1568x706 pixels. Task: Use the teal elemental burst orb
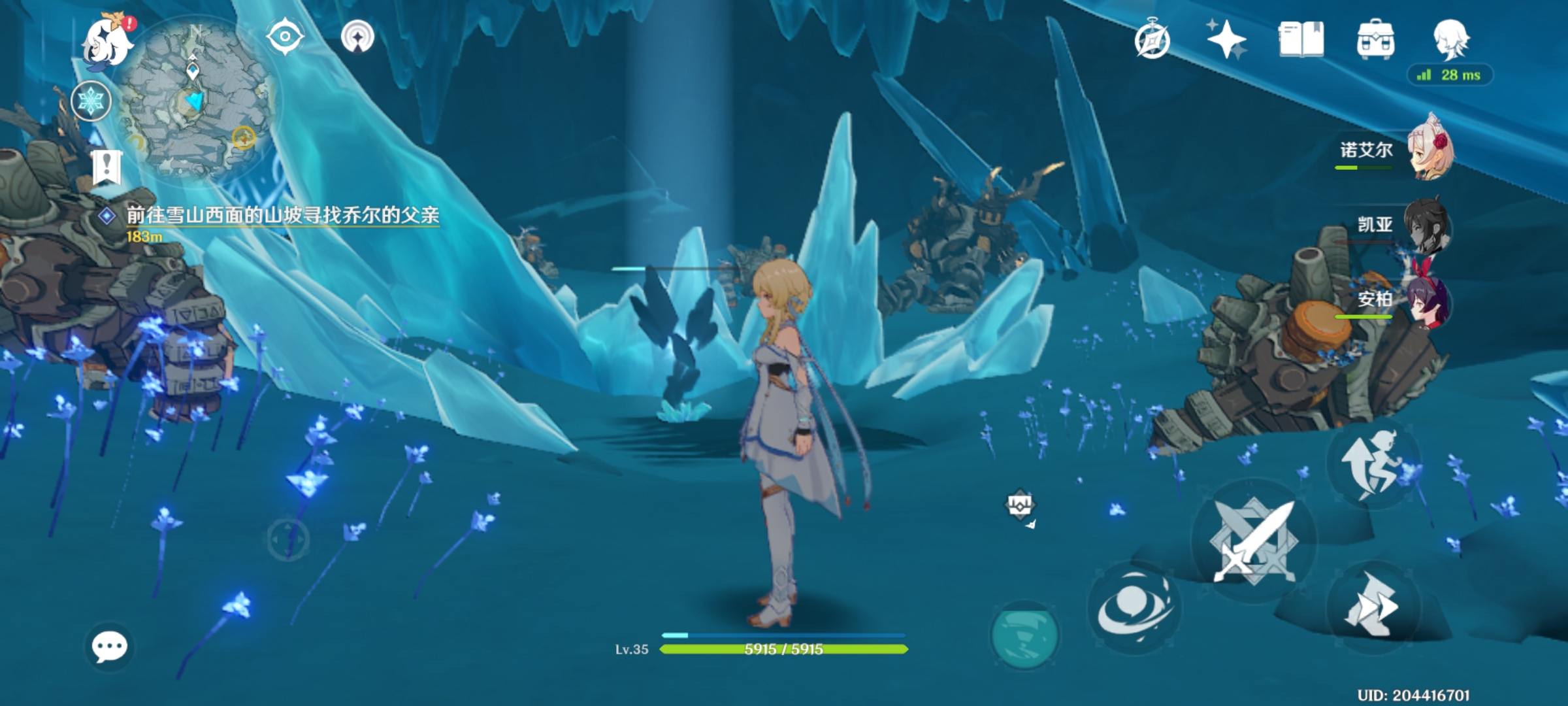click(1024, 635)
